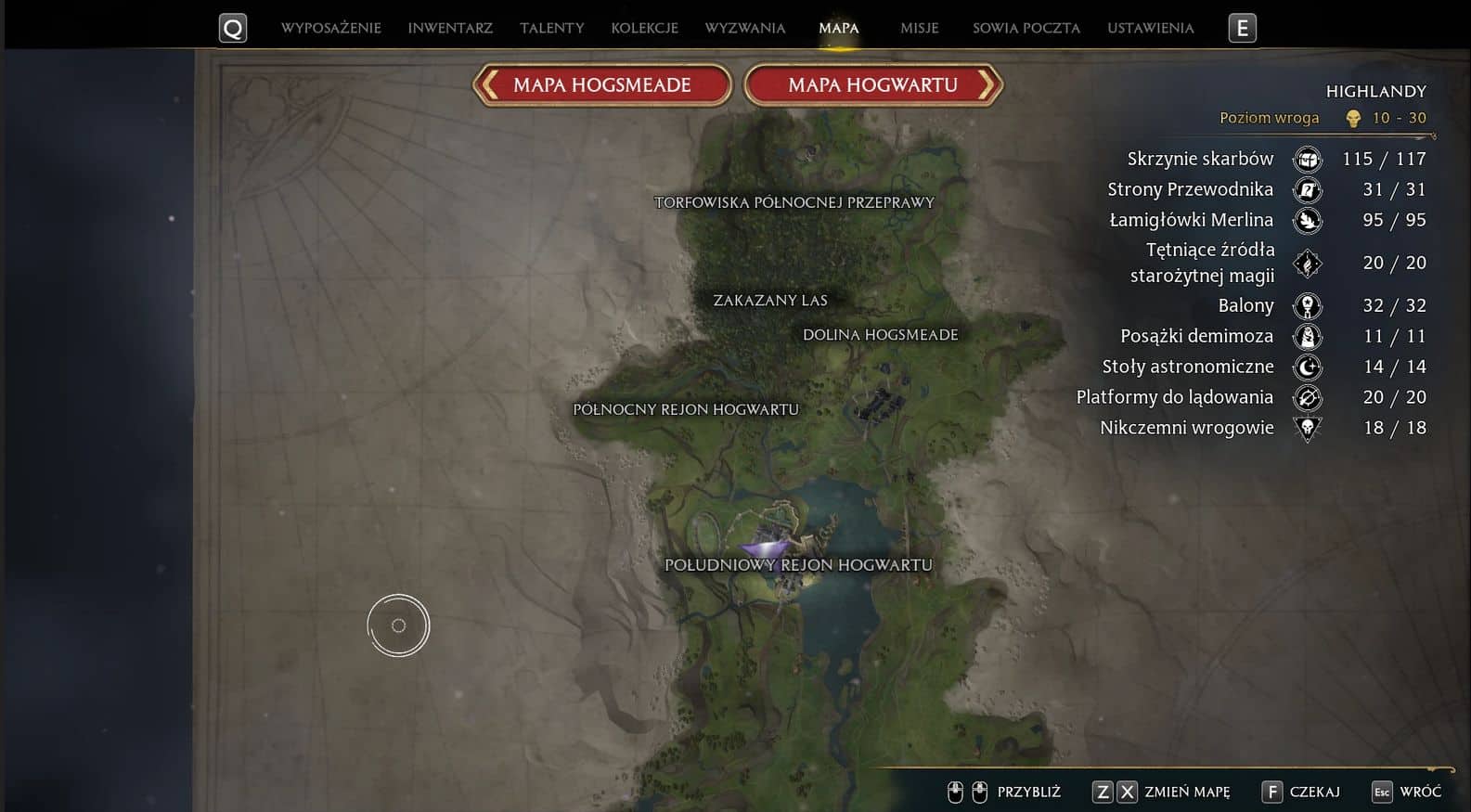Open the Misje tab

tap(919, 28)
